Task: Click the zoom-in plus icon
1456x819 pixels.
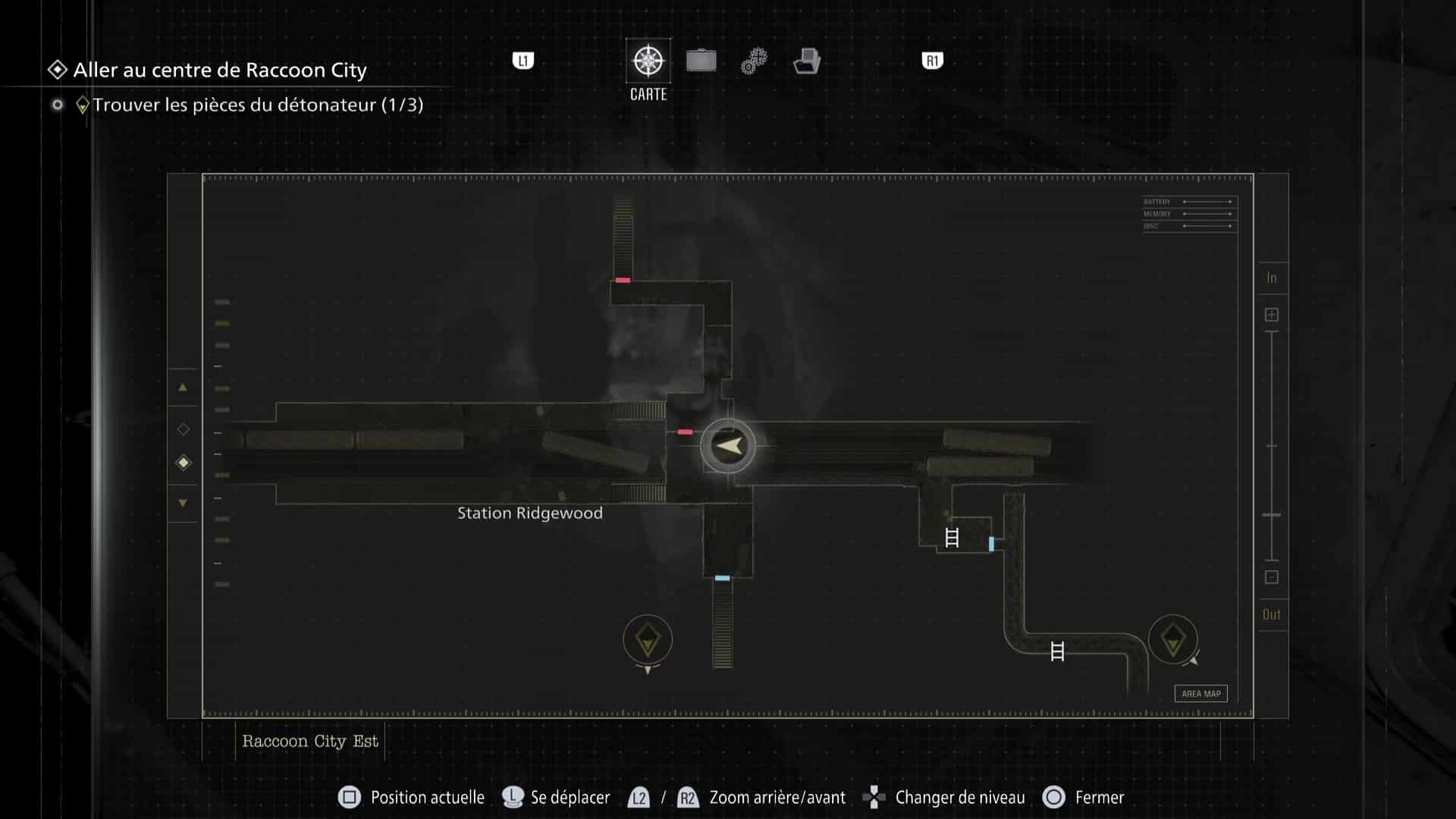Action: 1272,313
